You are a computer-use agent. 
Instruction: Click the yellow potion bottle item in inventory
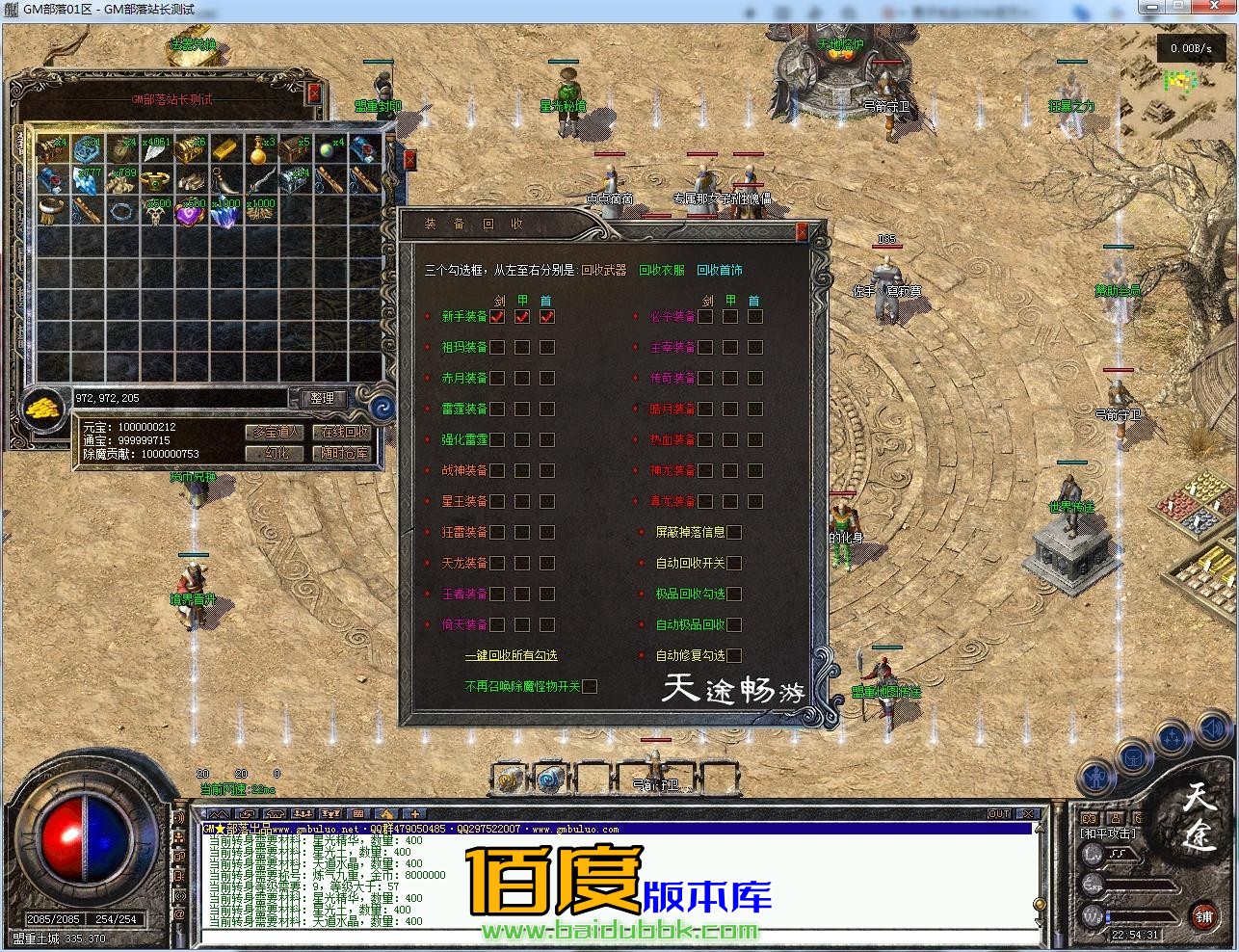(258, 151)
